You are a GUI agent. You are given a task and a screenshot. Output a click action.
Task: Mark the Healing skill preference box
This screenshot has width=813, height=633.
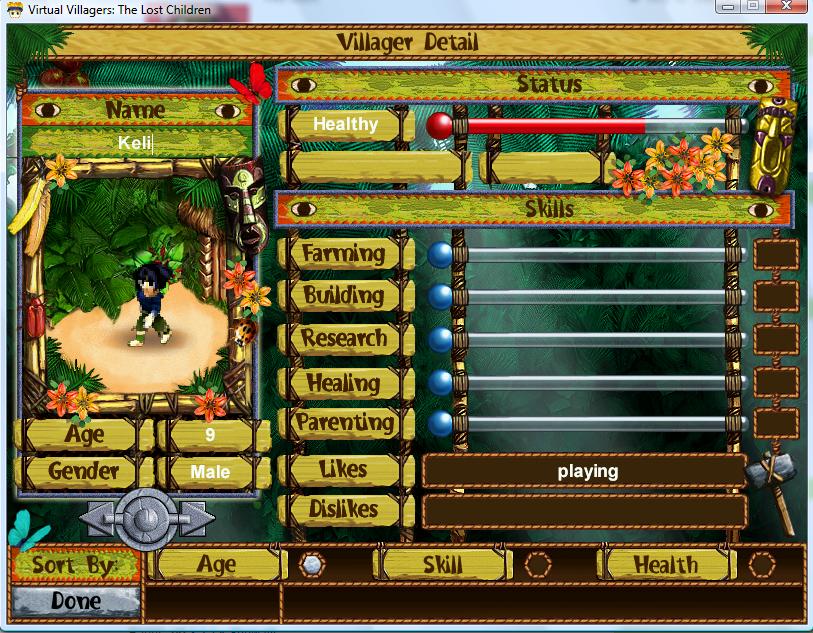click(776, 382)
